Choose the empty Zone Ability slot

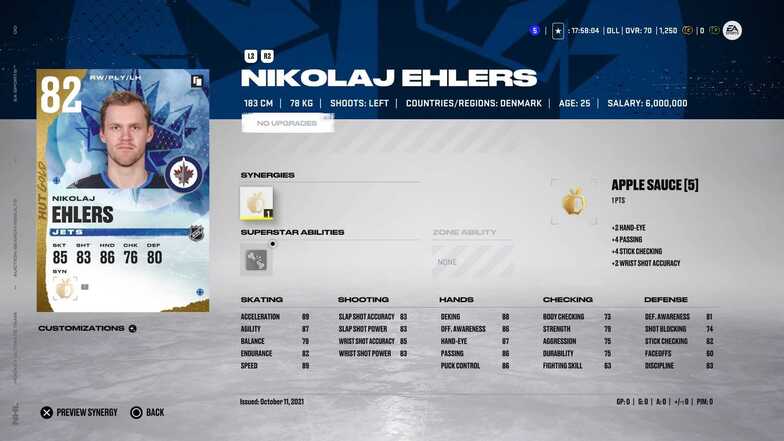pyautogui.click(x=472, y=261)
